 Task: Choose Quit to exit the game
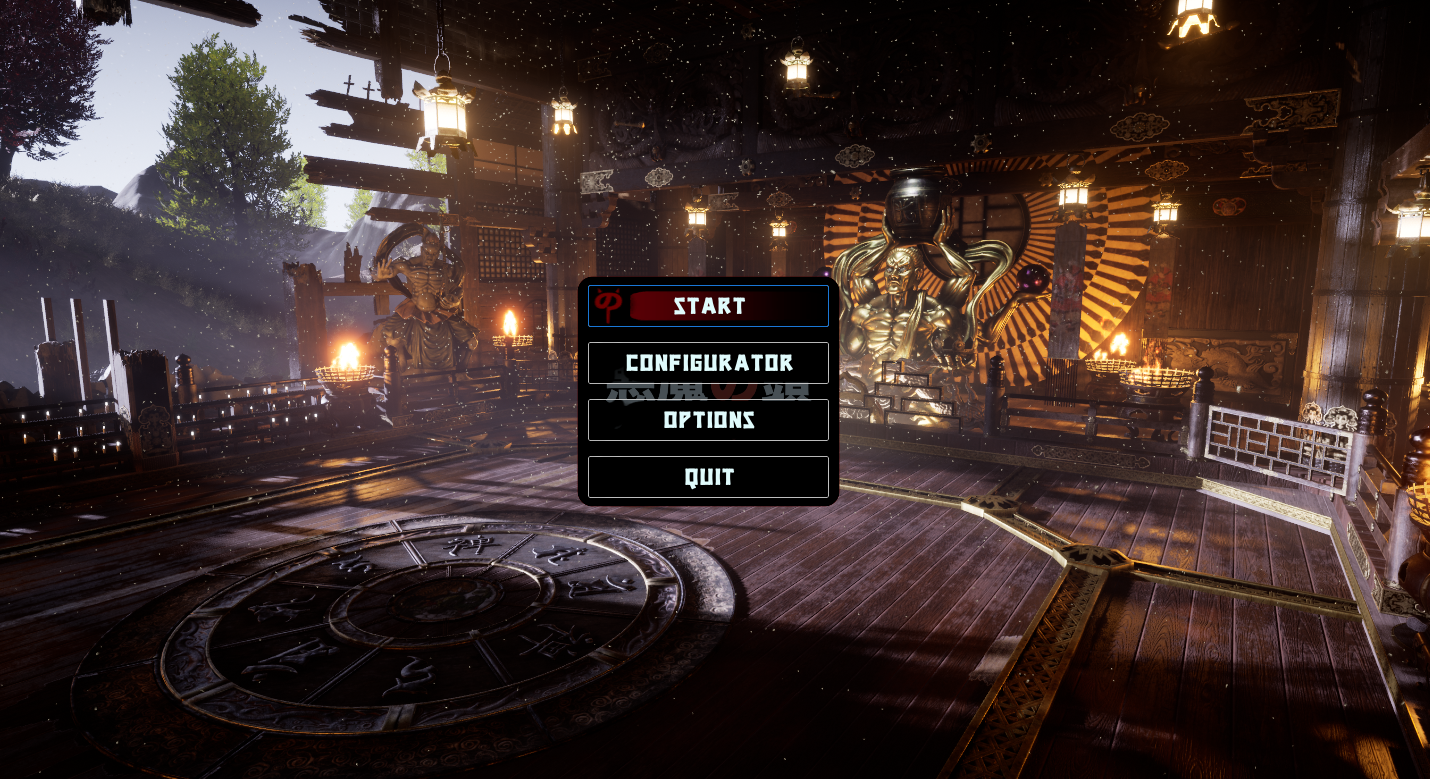(708, 477)
